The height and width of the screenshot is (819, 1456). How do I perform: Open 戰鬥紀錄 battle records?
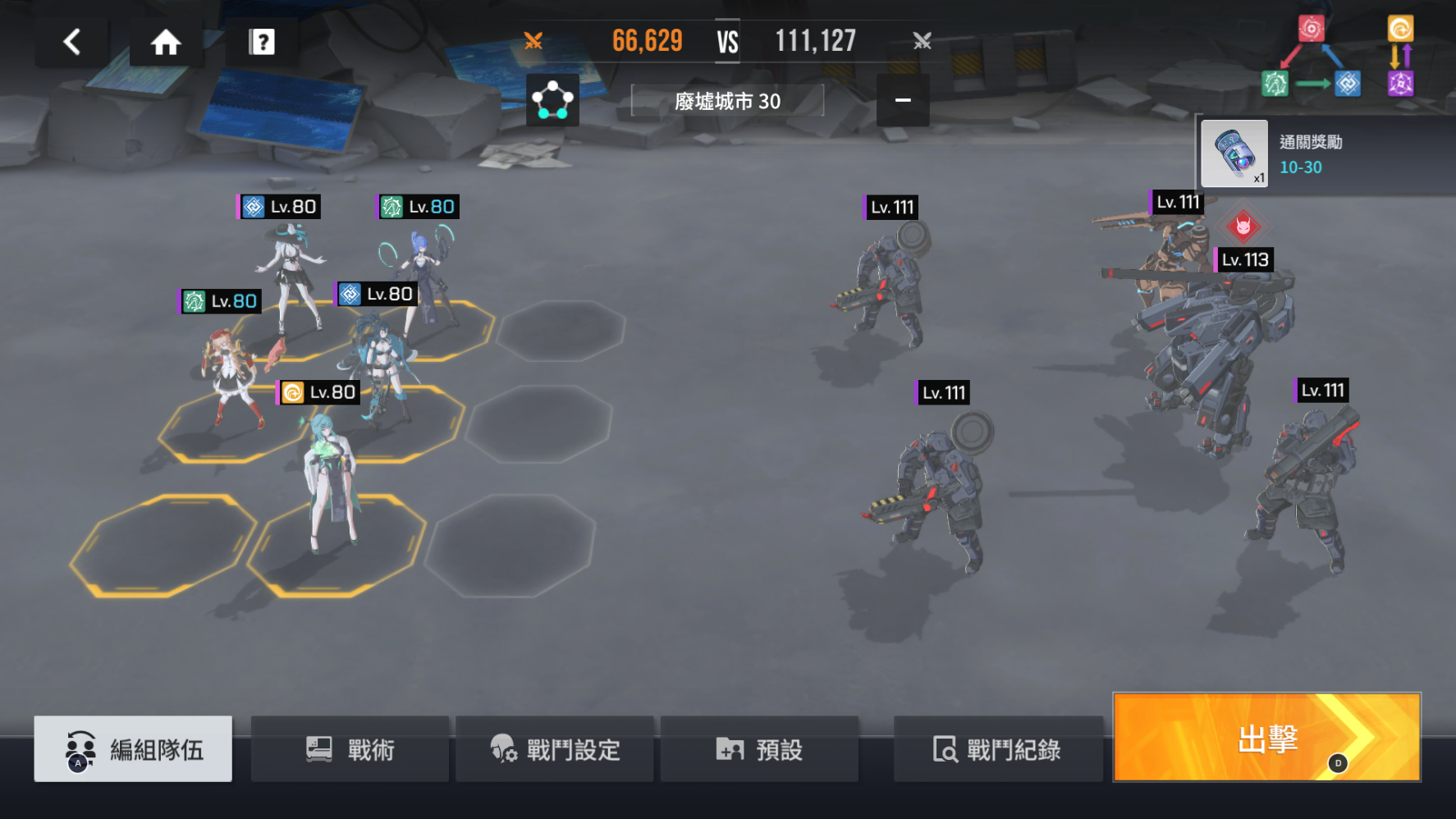pos(998,748)
